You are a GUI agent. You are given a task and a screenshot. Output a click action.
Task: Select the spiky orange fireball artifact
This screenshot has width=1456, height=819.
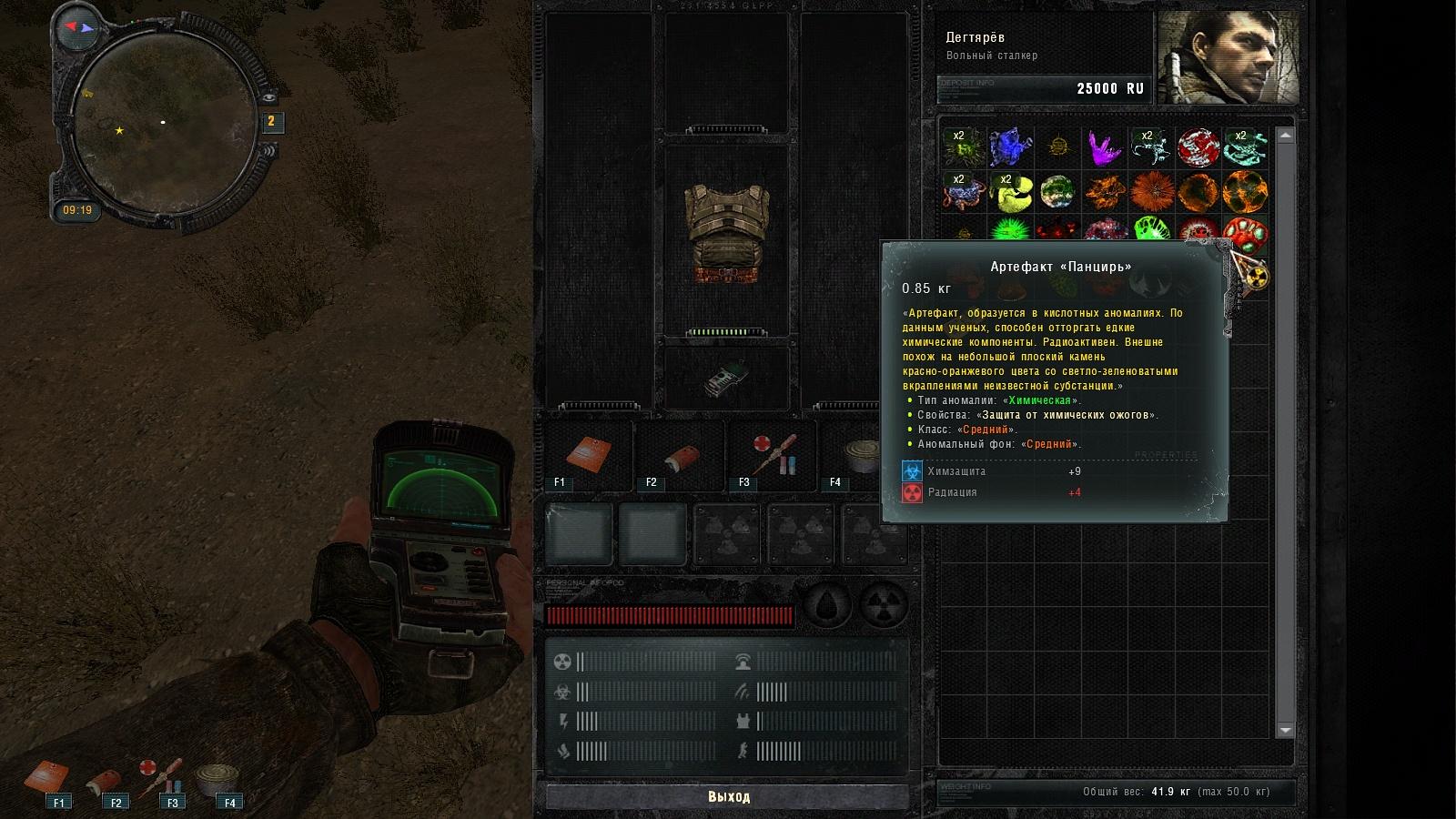pos(1151,192)
